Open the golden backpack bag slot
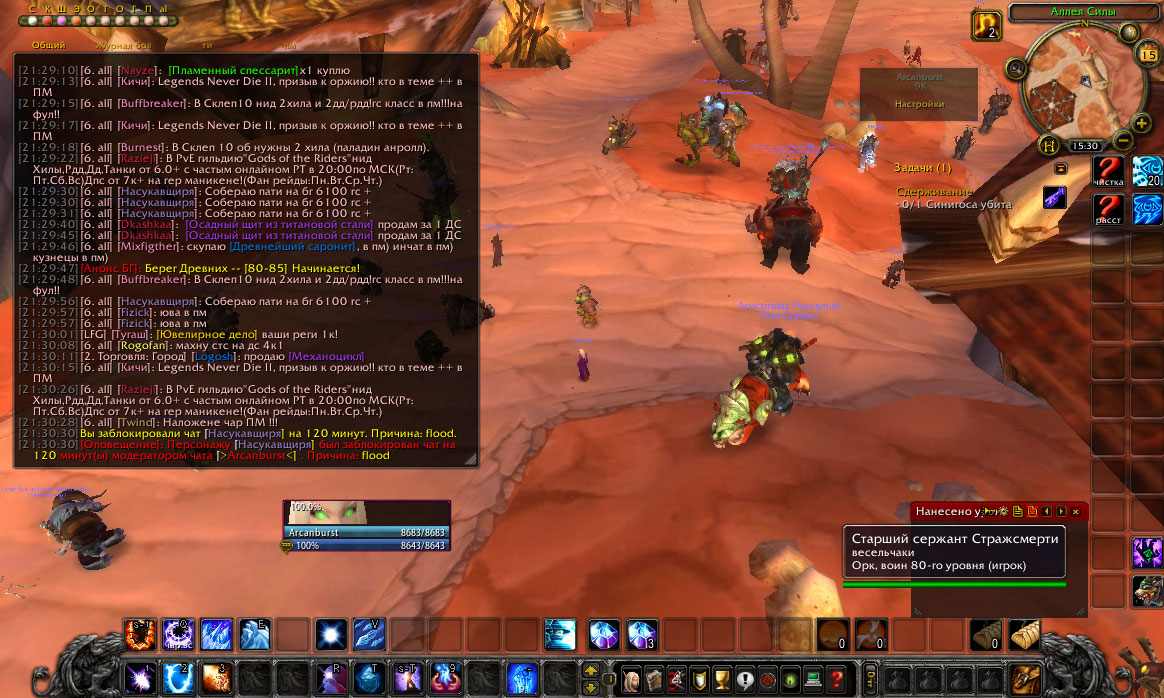This screenshot has width=1164, height=698. (1024, 677)
